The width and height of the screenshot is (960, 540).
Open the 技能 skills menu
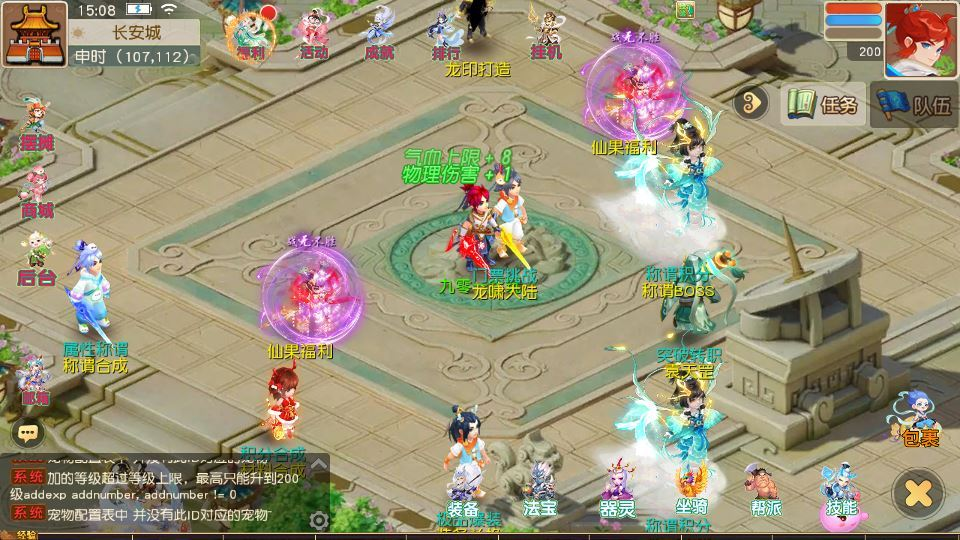[840, 490]
